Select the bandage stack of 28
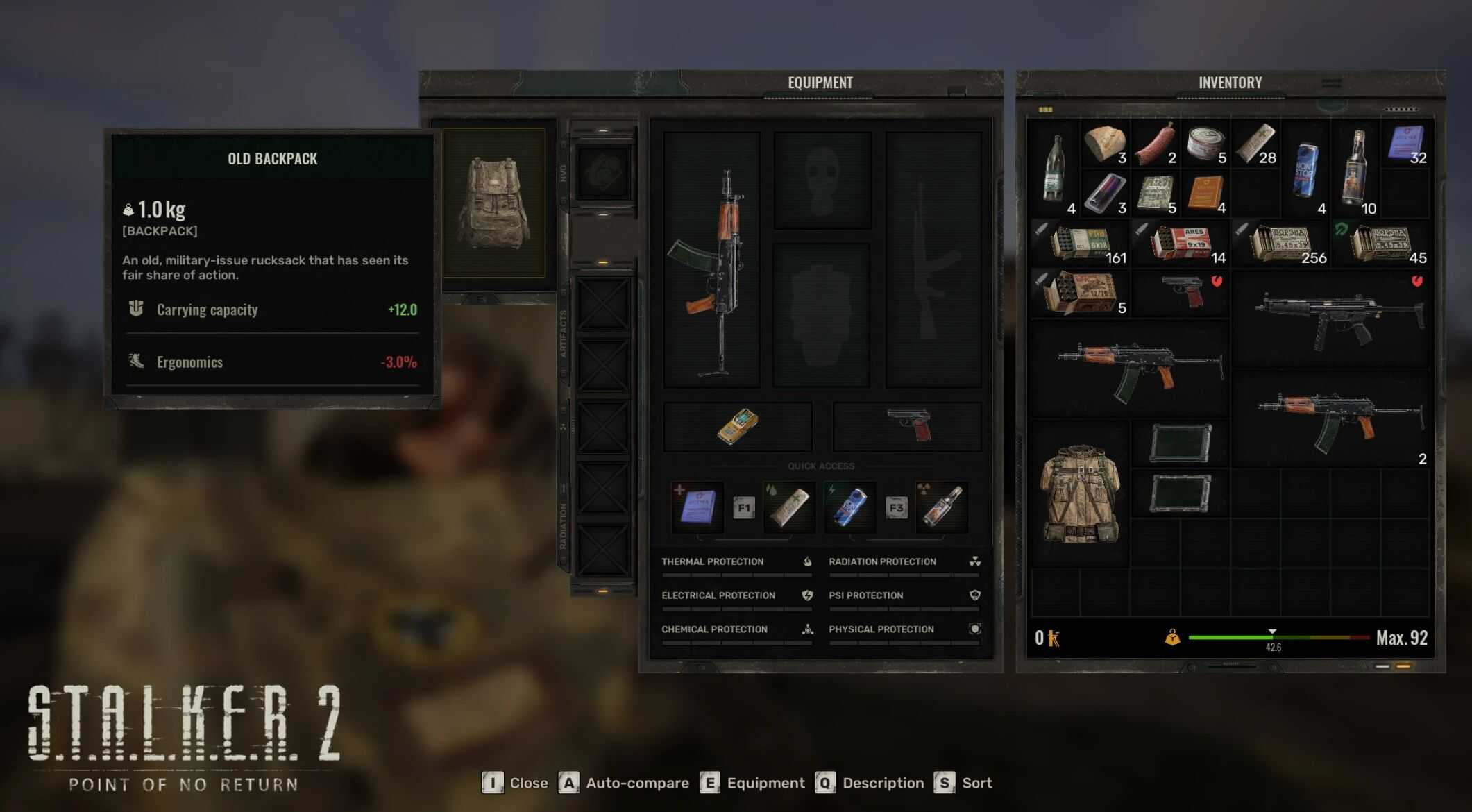Screen dimensions: 1472x812 click(1256, 144)
